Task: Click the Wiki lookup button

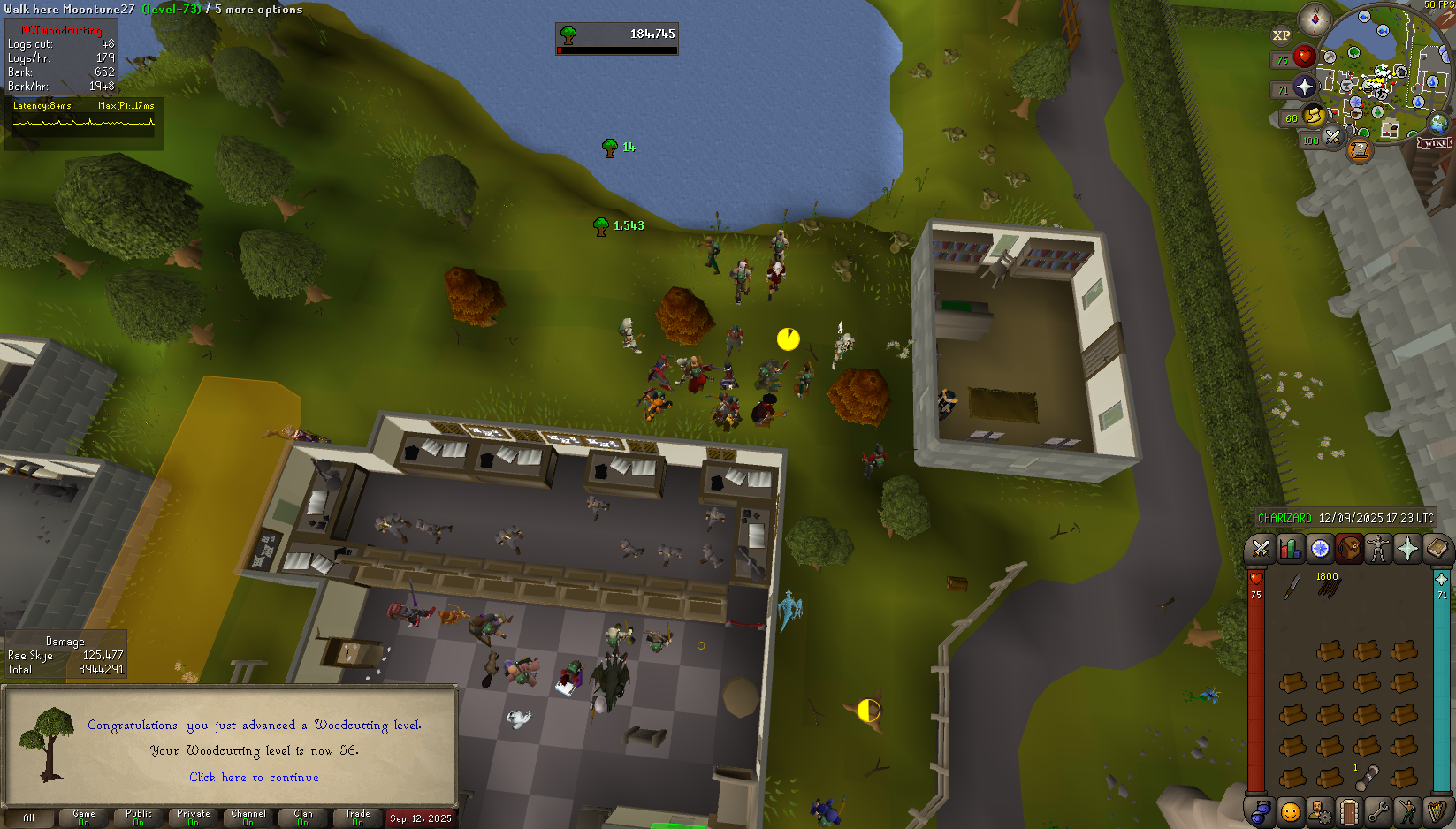Action: click(x=1434, y=142)
